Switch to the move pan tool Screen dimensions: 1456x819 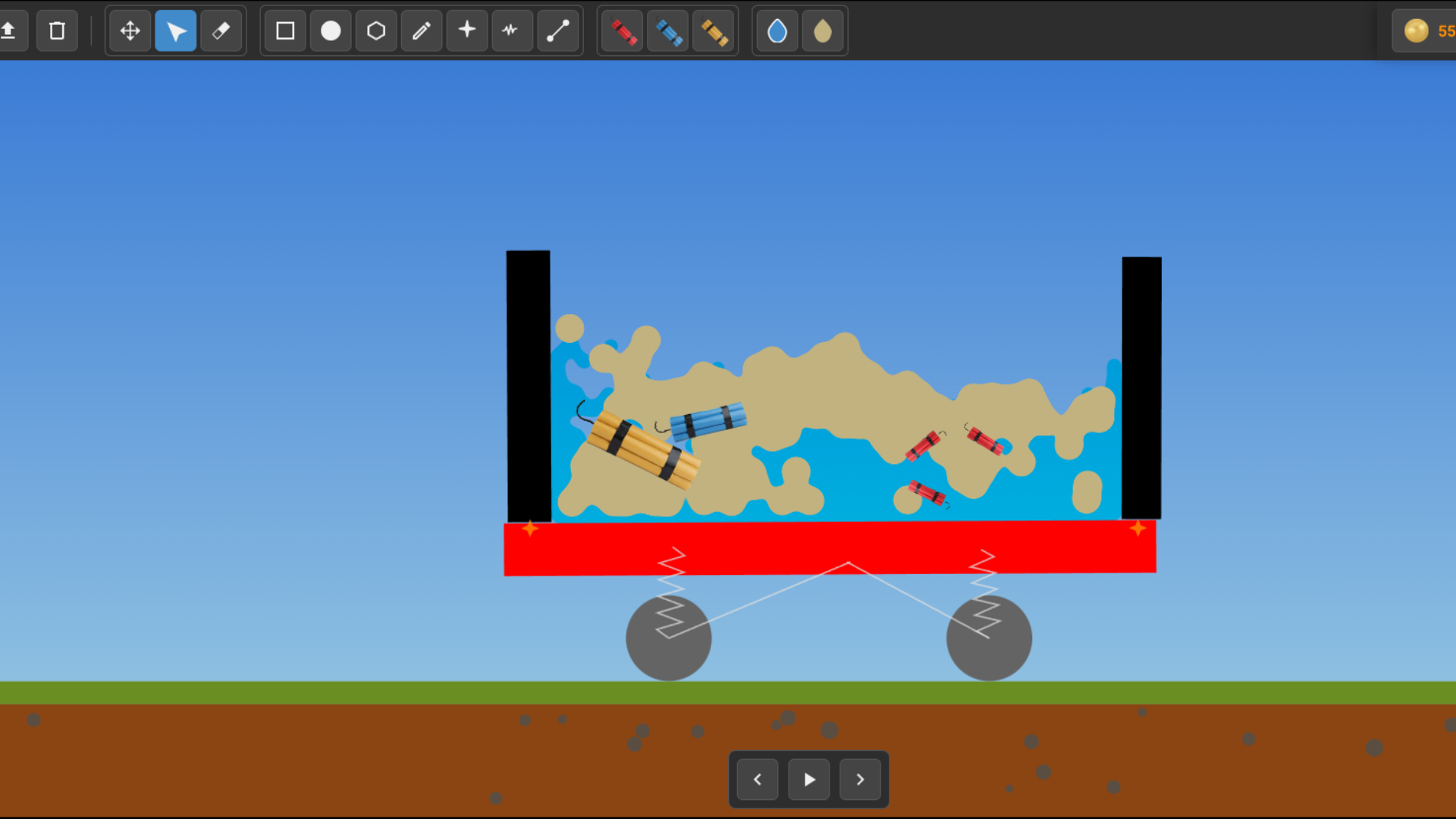pos(130,31)
